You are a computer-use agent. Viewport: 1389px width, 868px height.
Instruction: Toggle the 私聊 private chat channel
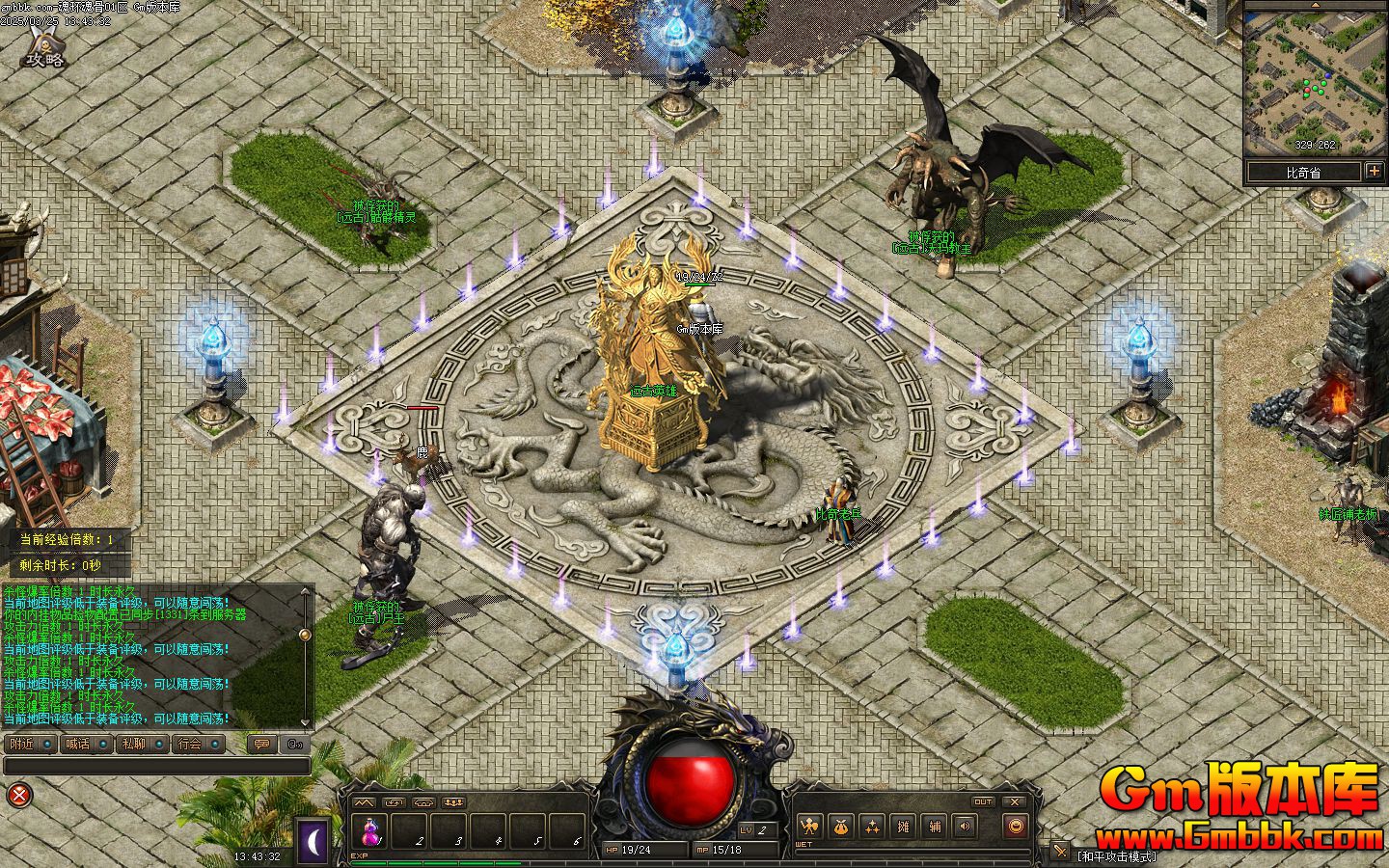coord(143,744)
